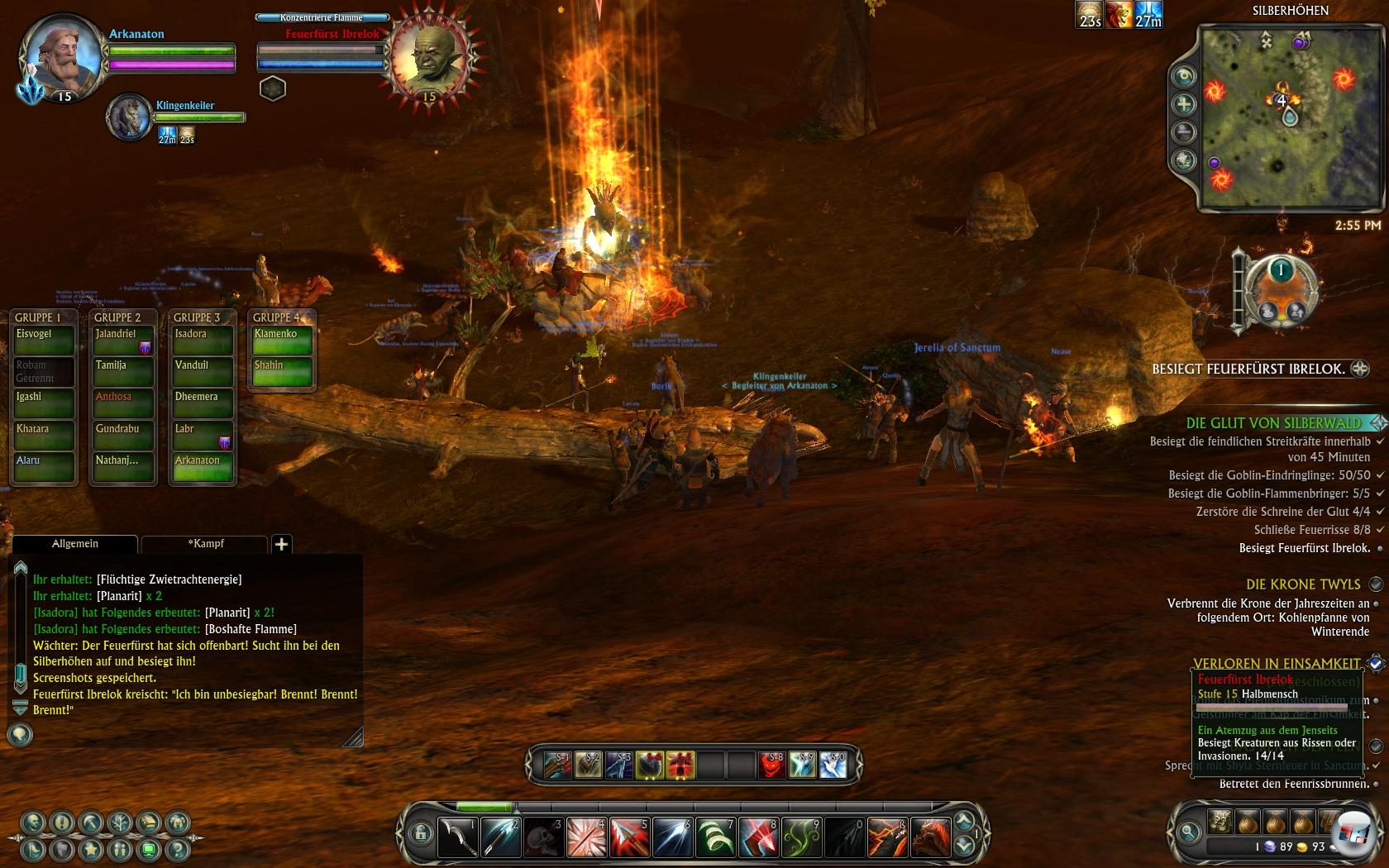
Task: Select the Klingenkeiler pet portrait
Action: 129,117
